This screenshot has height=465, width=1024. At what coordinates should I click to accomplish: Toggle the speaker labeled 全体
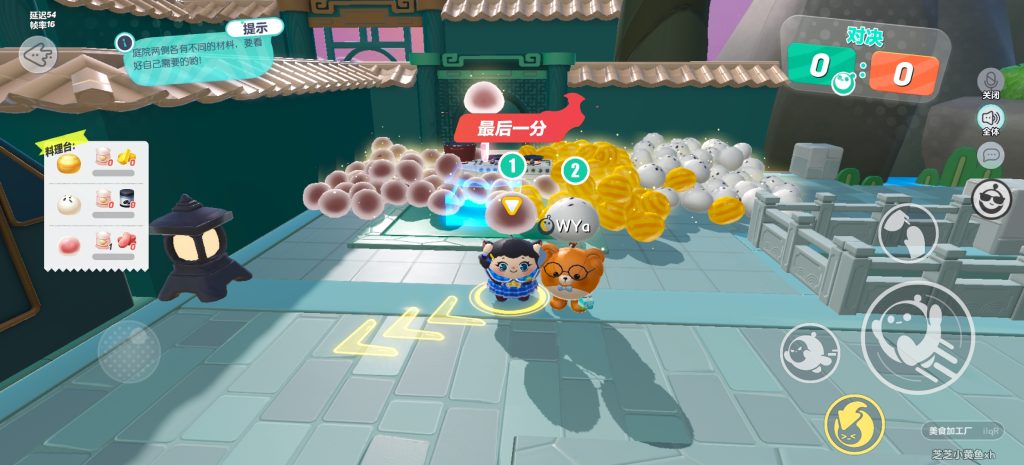pyautogui.click(x=990, y=119)
